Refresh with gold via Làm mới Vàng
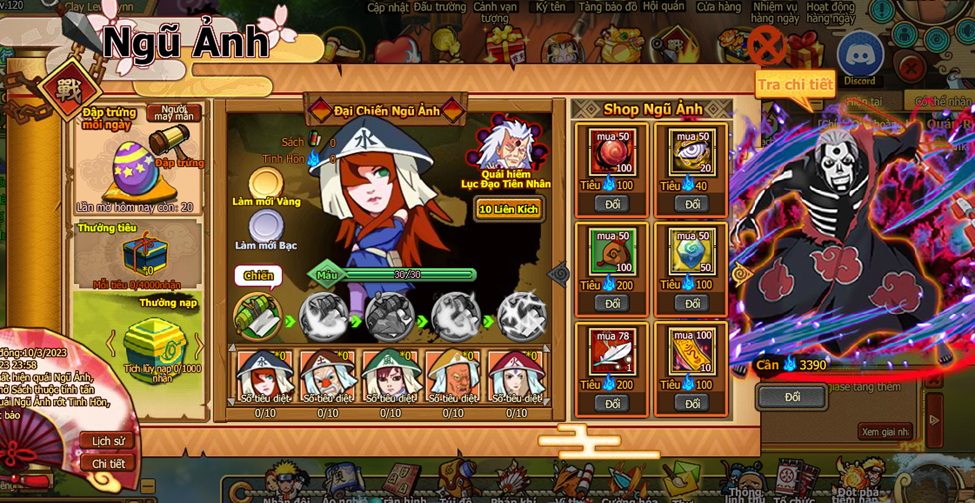 click(266, 184)
